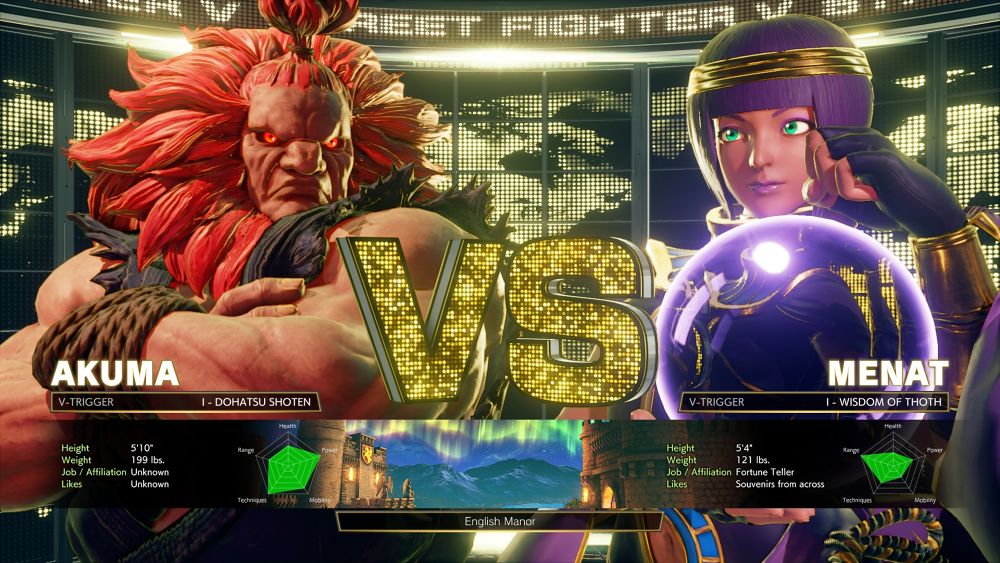Click the English Manor stage name label
Screen dimensions: 1000x563
499,521
